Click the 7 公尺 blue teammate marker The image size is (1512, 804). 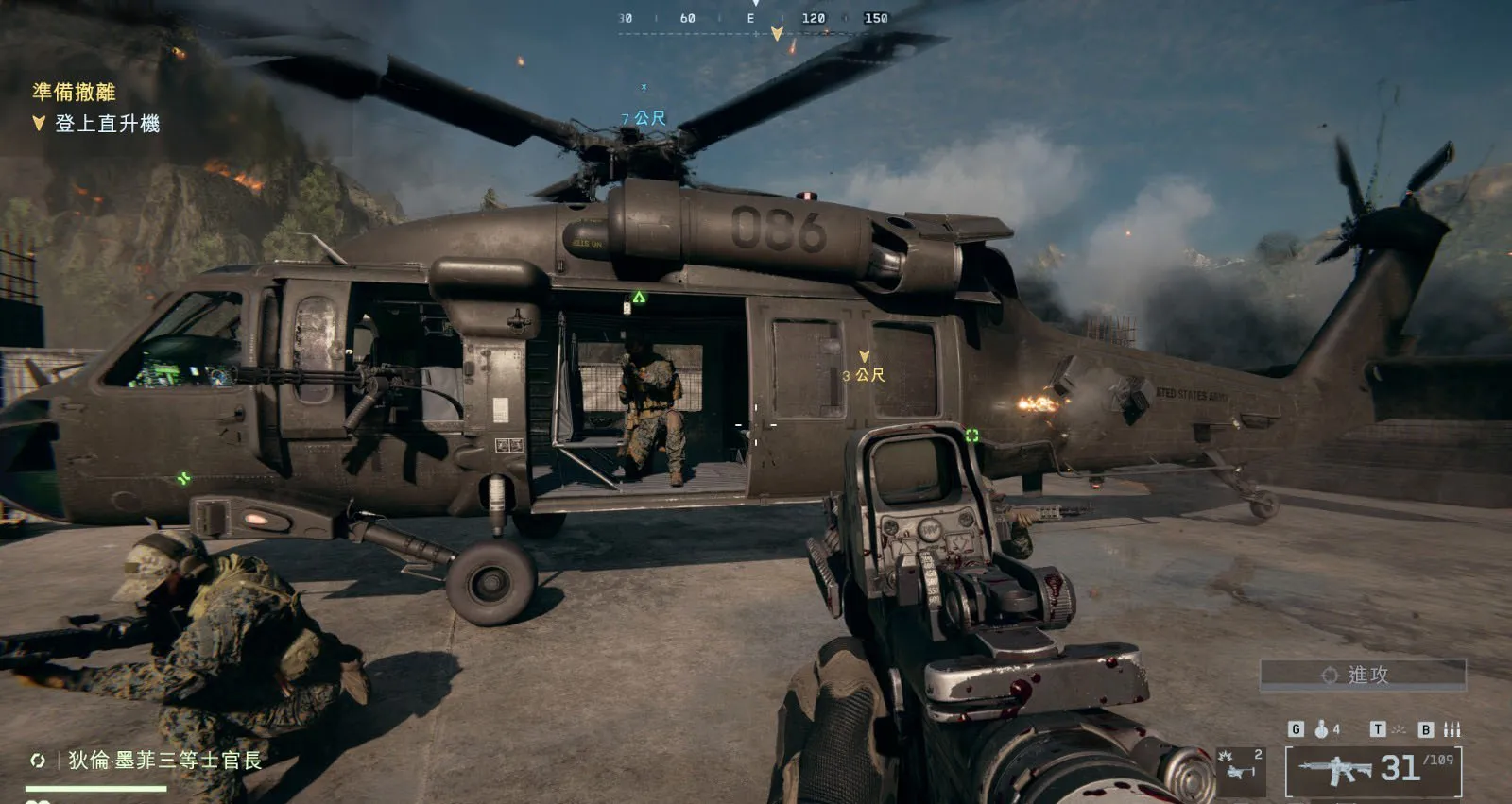(644, 118)
